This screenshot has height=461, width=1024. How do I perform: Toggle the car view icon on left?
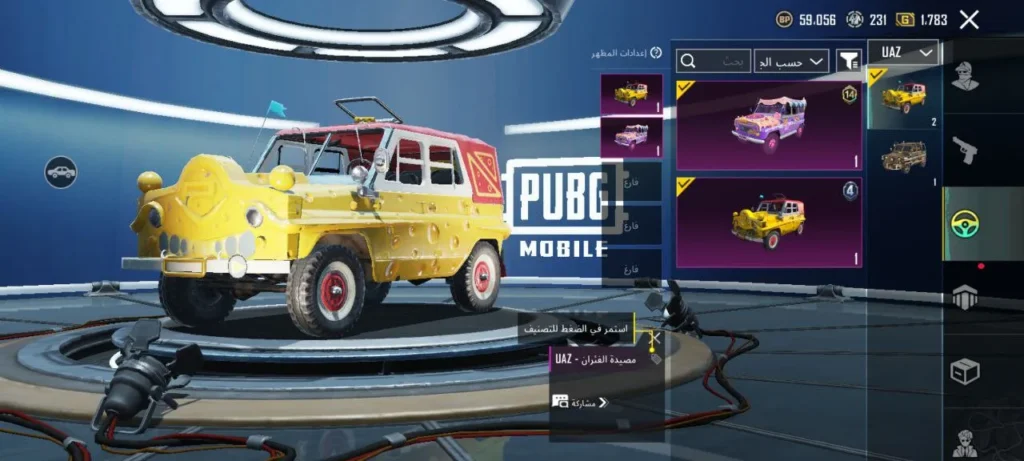[61, 172]
